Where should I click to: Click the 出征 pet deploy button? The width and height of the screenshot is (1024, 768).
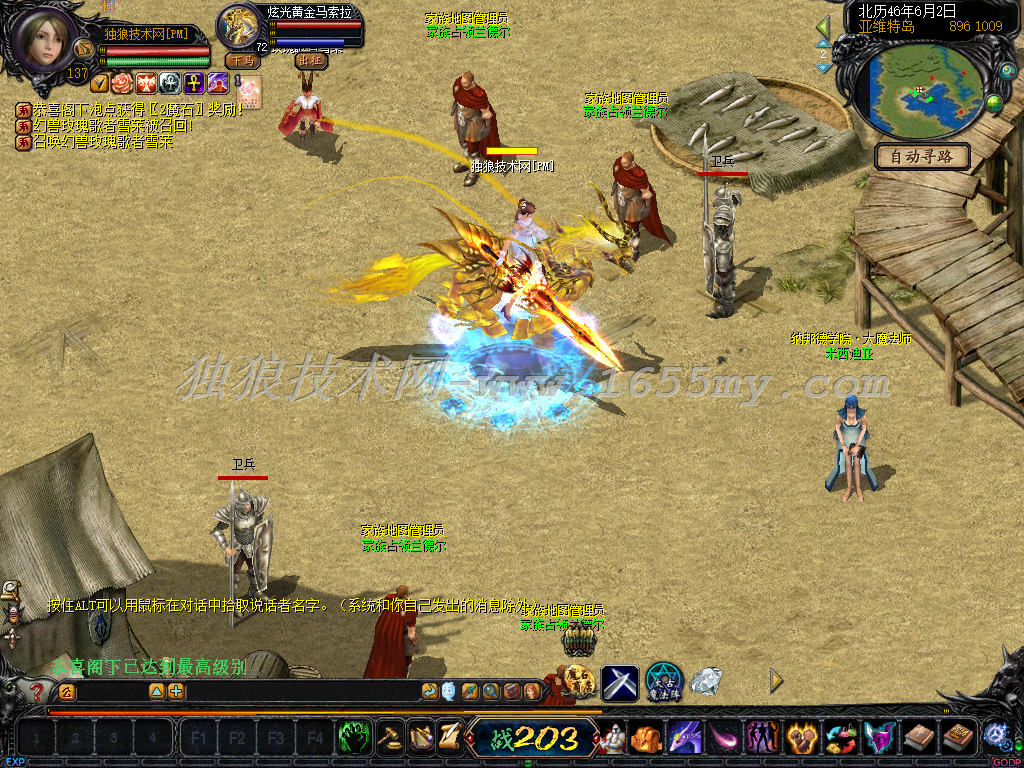point(311,60)
